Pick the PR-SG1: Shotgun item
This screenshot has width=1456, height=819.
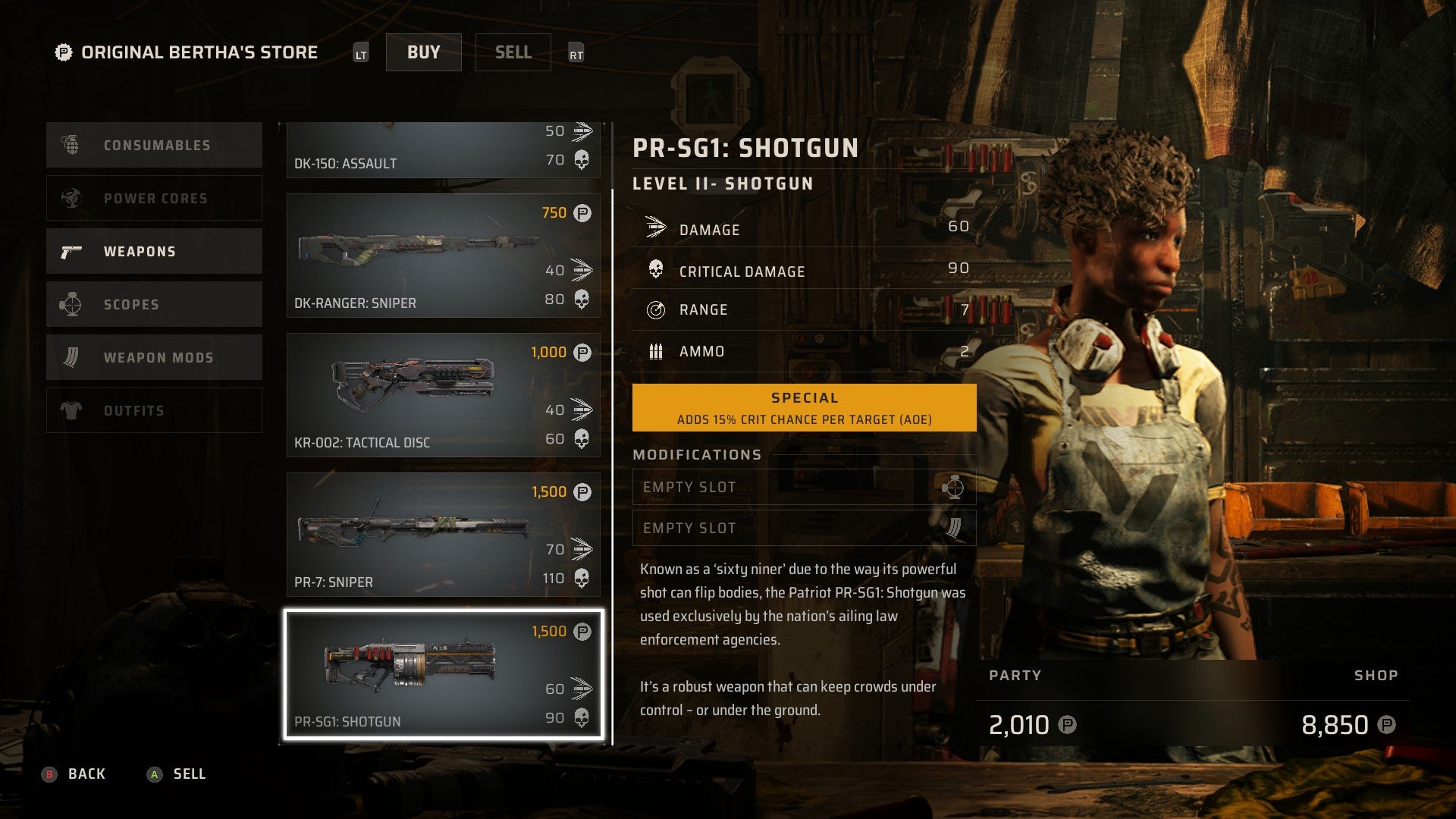443,674
